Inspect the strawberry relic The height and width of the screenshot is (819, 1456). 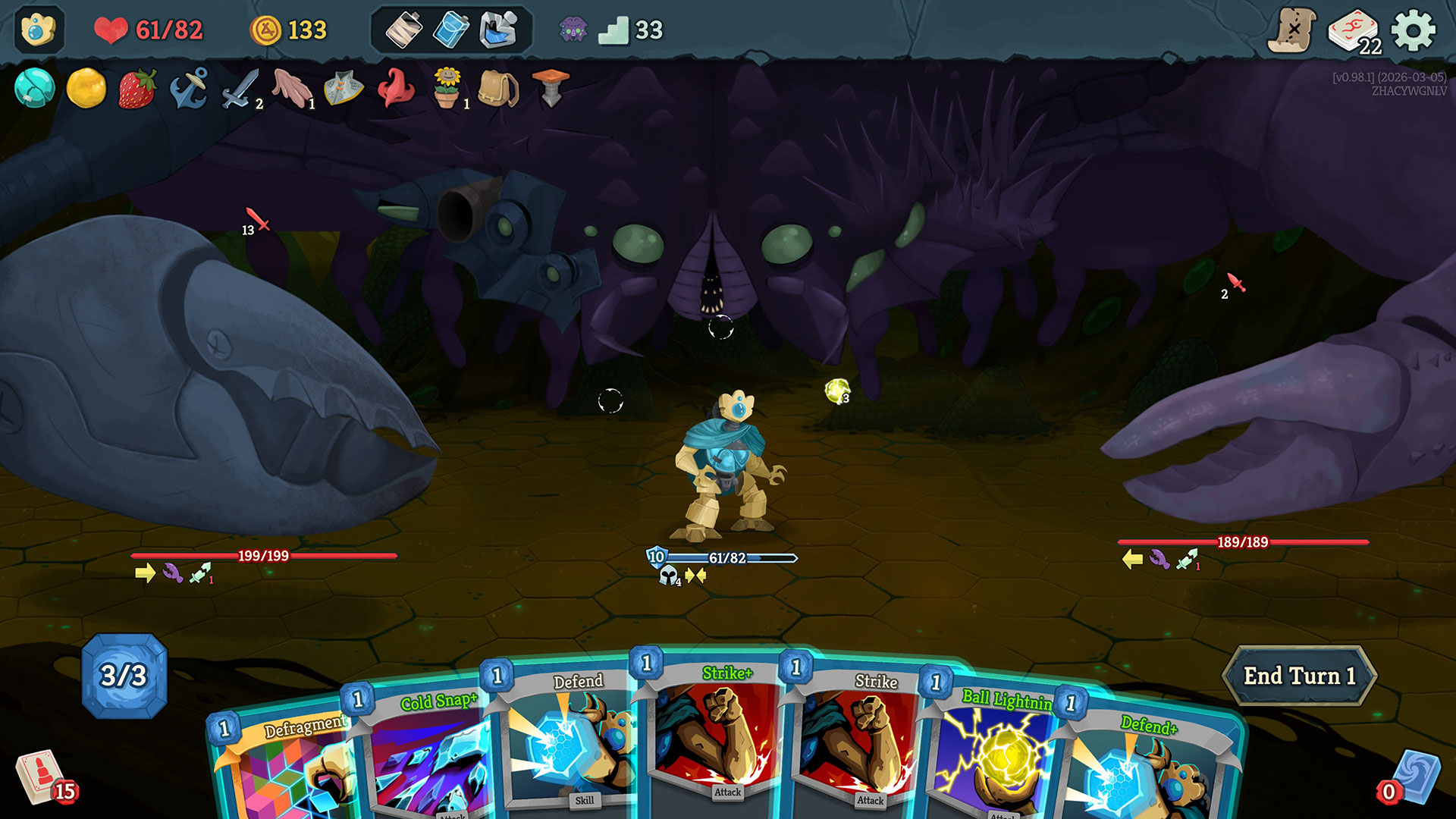[137, 89]
